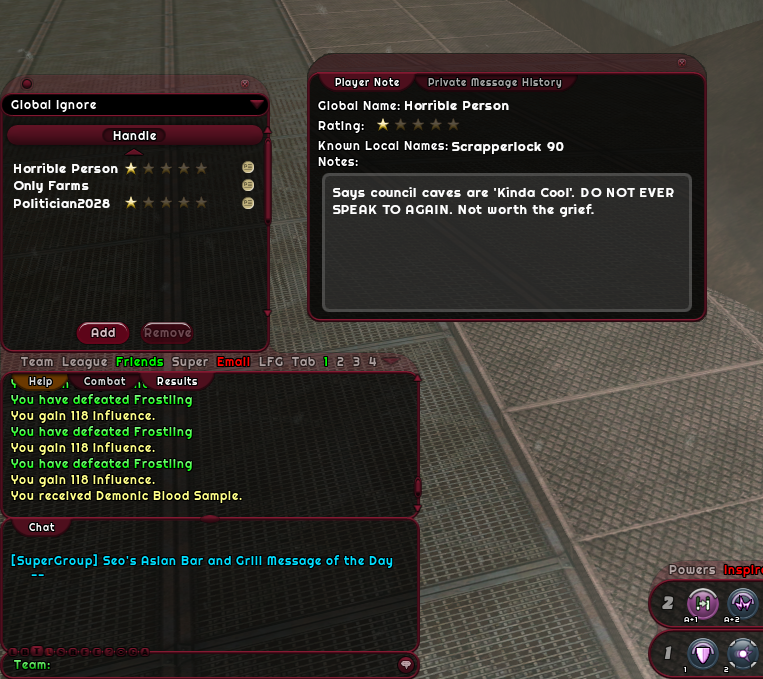Open the Friends channel
The width and height of the screenshot is (763, 679).
coord(139,362)
